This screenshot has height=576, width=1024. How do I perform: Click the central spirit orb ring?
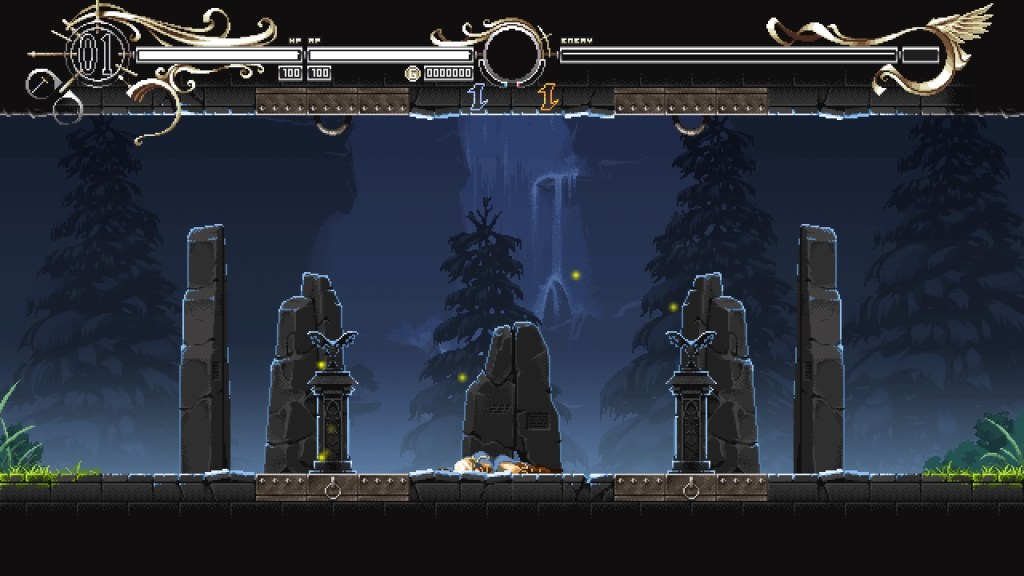tap(512, 56)
